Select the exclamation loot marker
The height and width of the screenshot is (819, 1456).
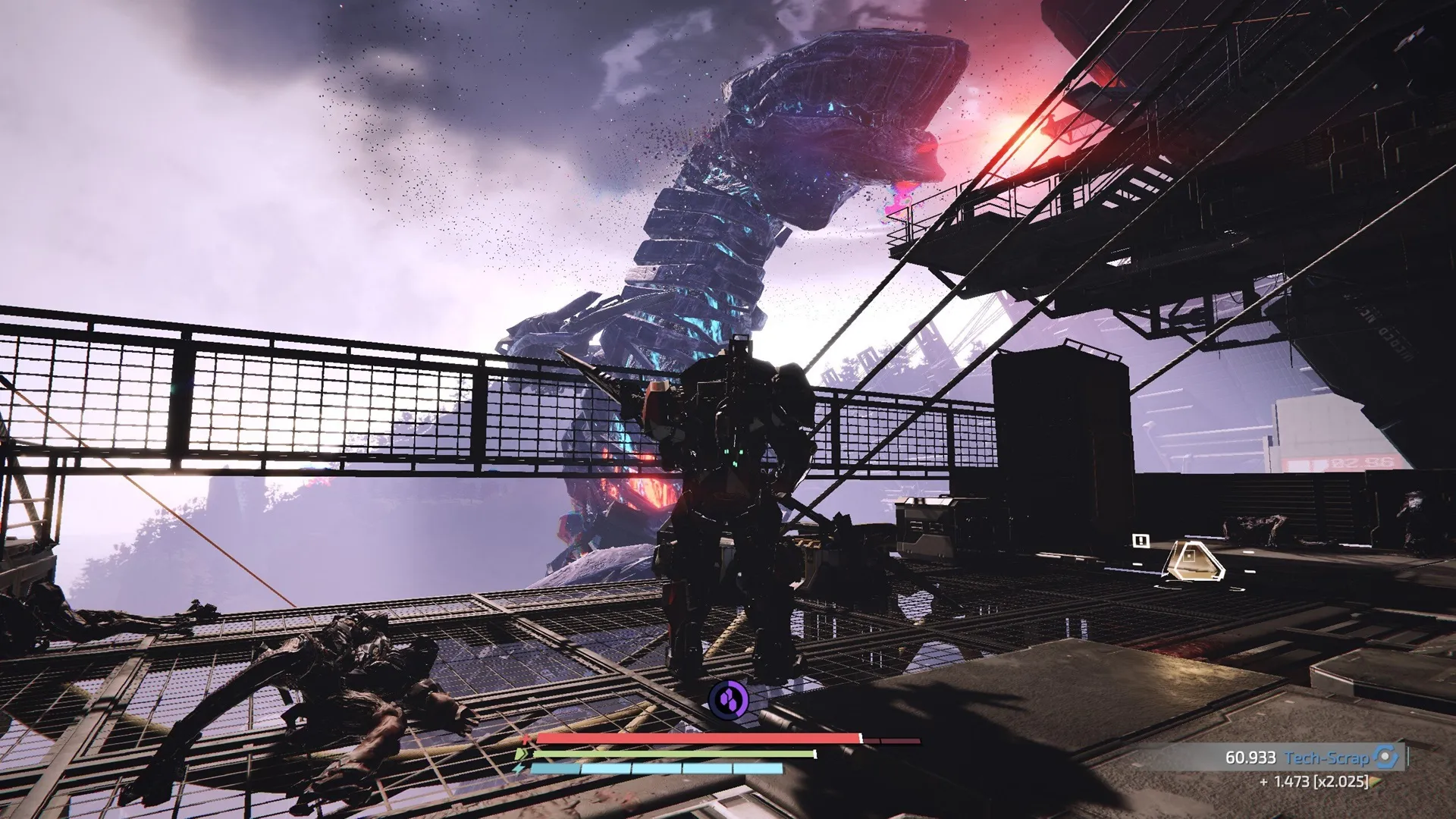(1141, 540)
